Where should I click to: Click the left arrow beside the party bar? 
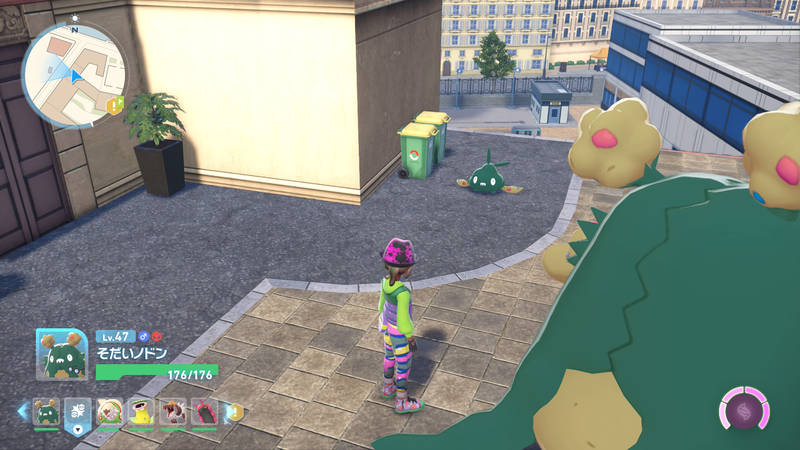point(22,411)
